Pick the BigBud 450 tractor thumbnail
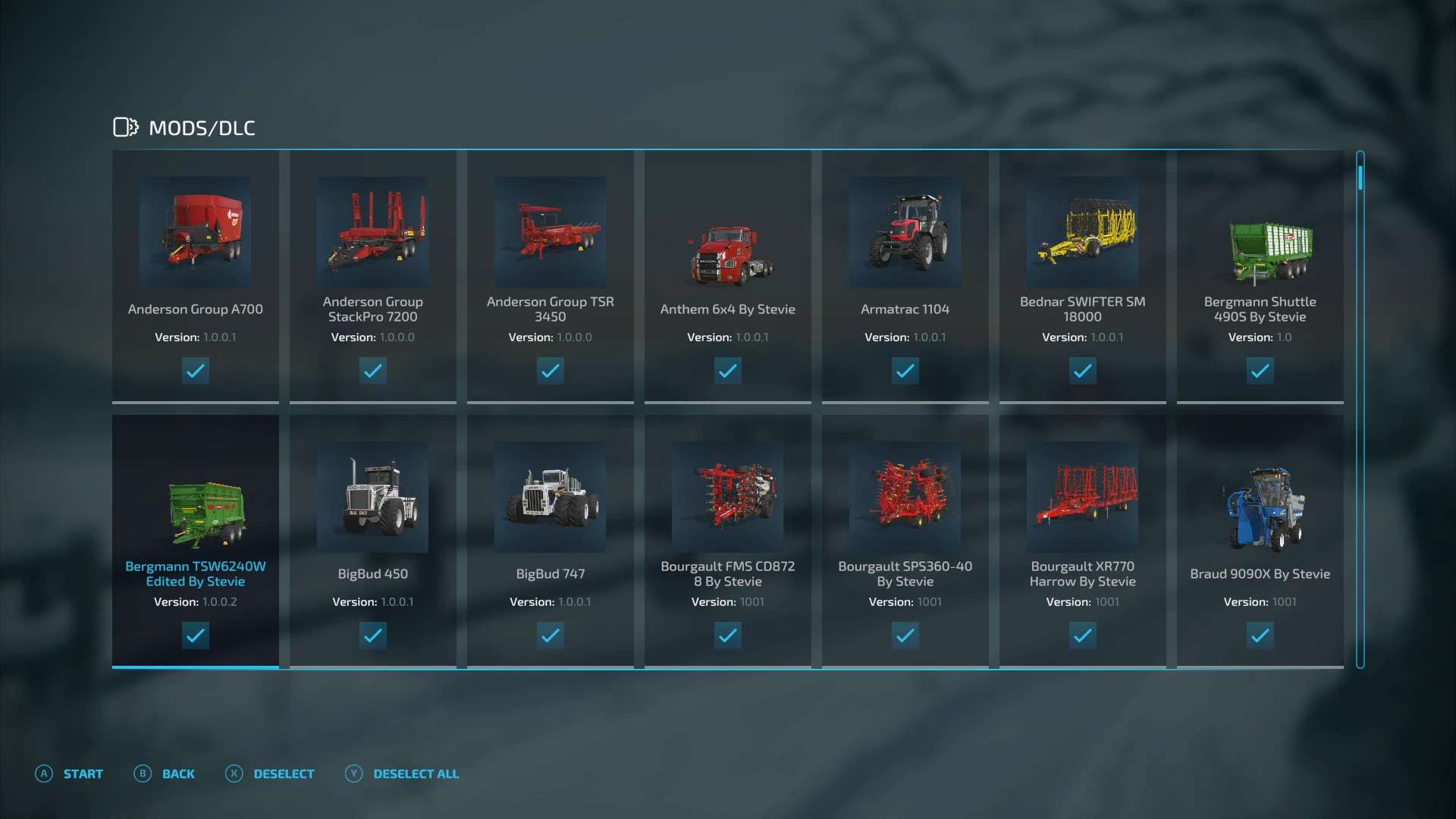This screenshot has width=1456, height=819. 372,497
